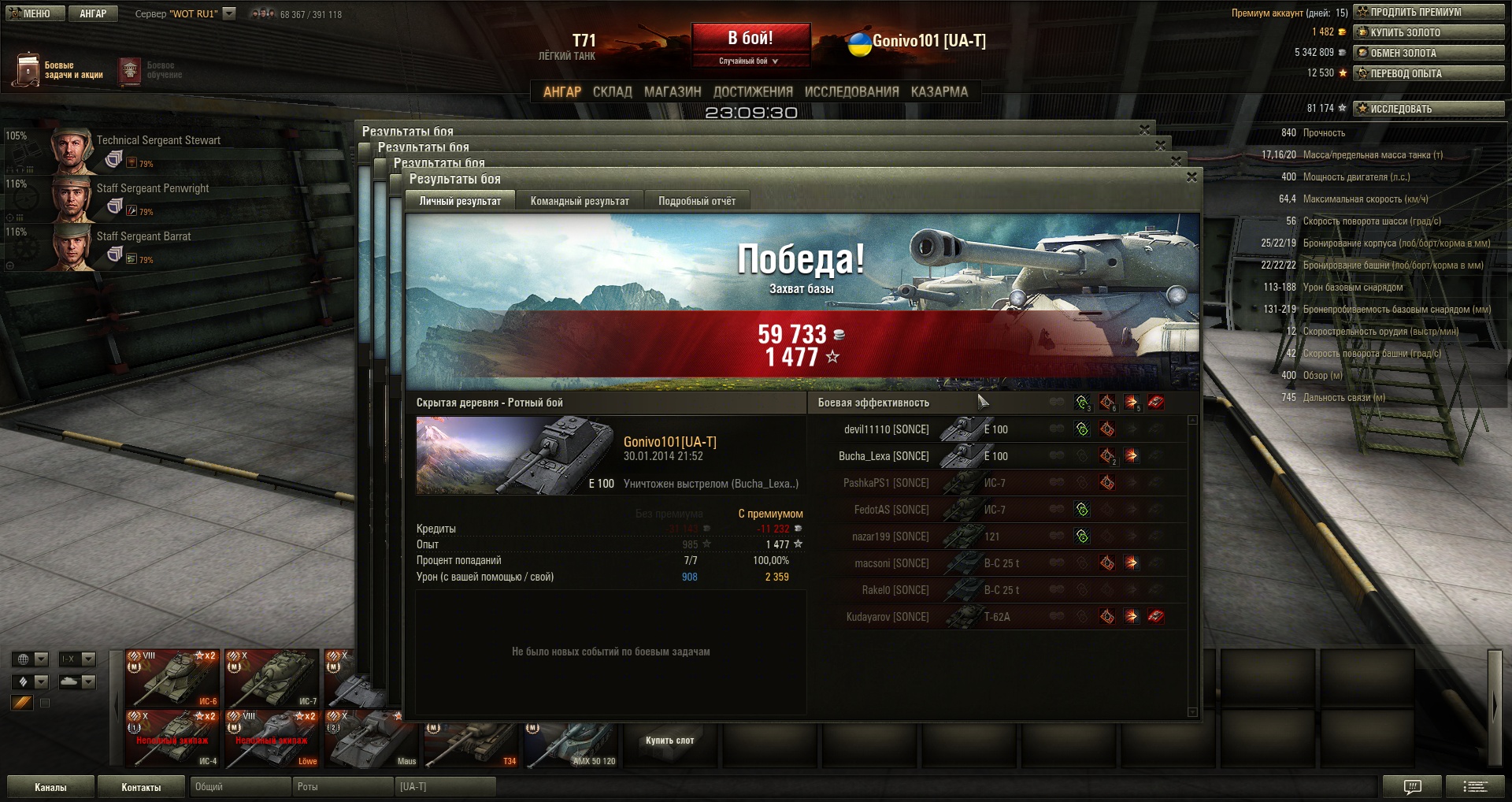Open the МЕНЮ button
1512x802 pixels.
pyautogui.click(x=32, y=13)
